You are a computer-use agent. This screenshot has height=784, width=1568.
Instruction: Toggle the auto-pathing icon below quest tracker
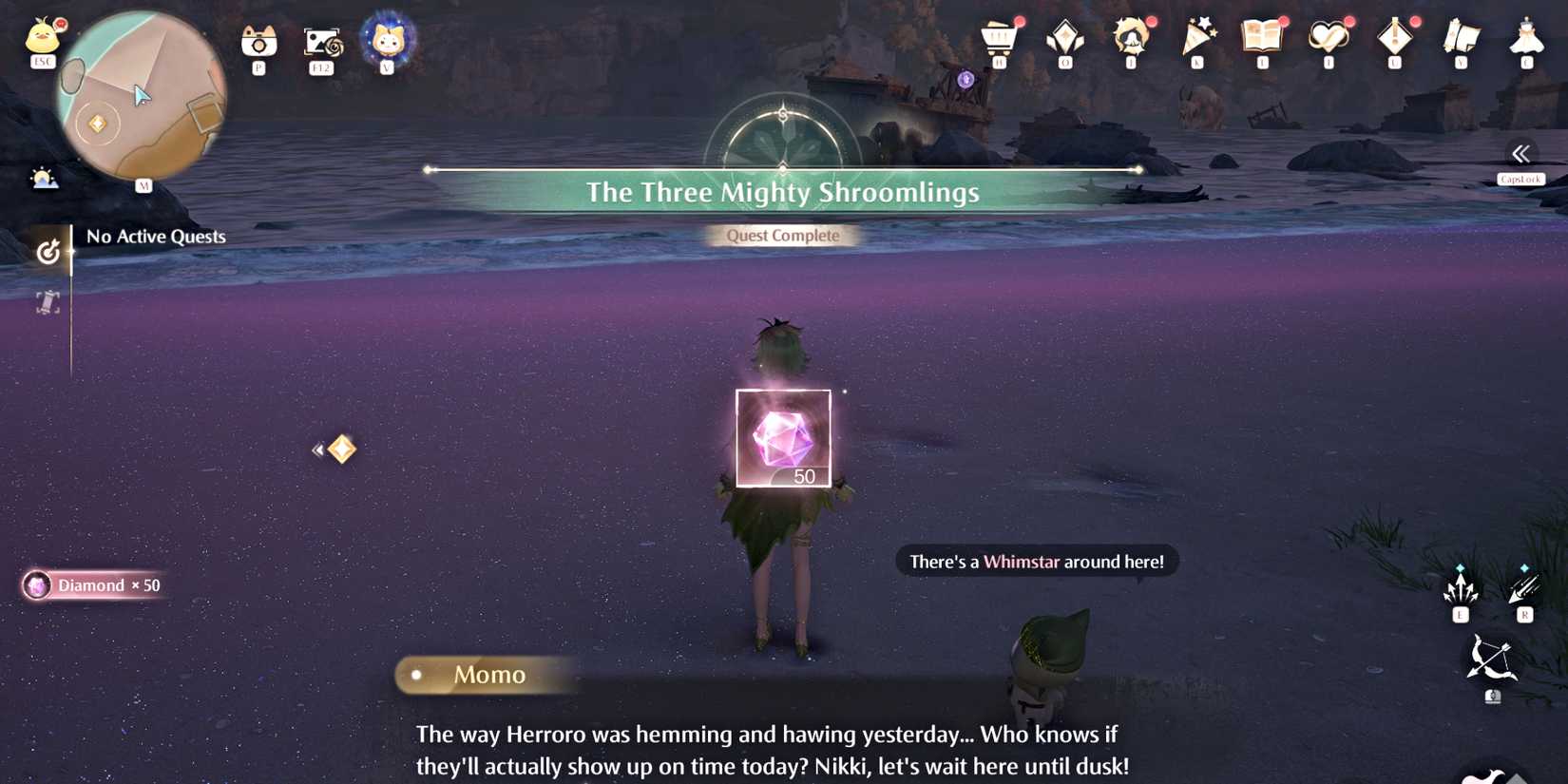48,301
